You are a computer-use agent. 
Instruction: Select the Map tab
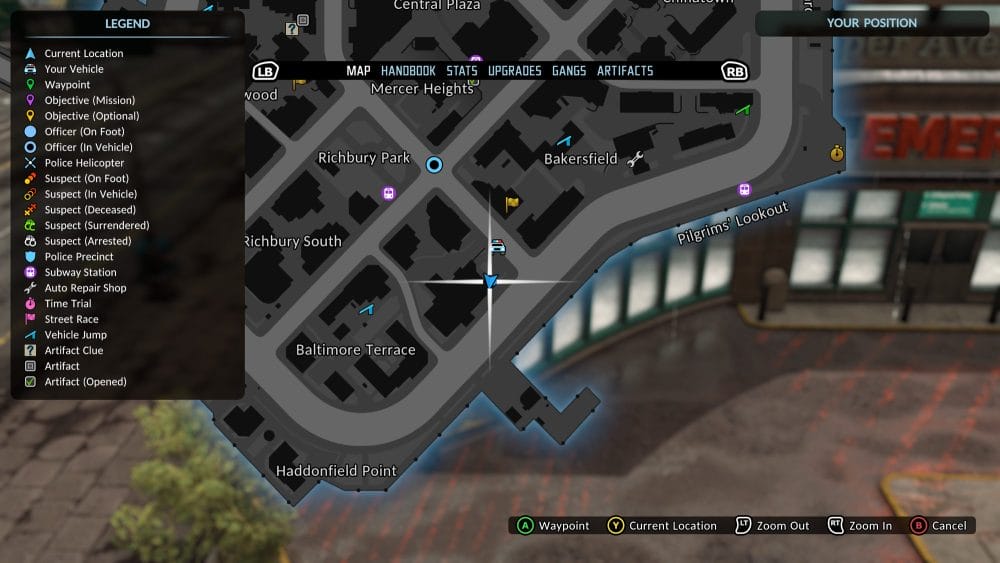[358, 71]
